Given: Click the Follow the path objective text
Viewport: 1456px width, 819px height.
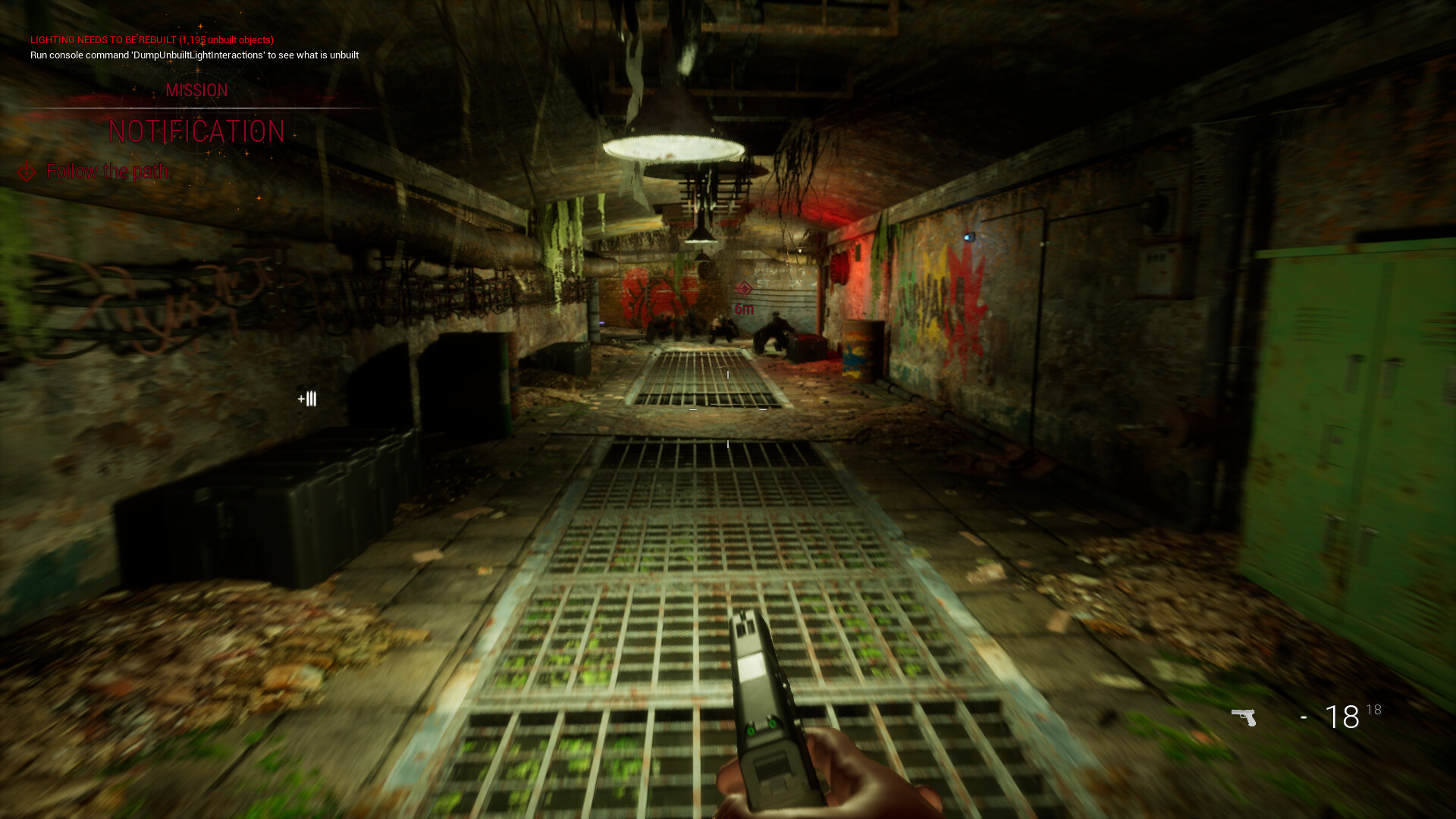Looking at the screenshot, I should (108, 171).
